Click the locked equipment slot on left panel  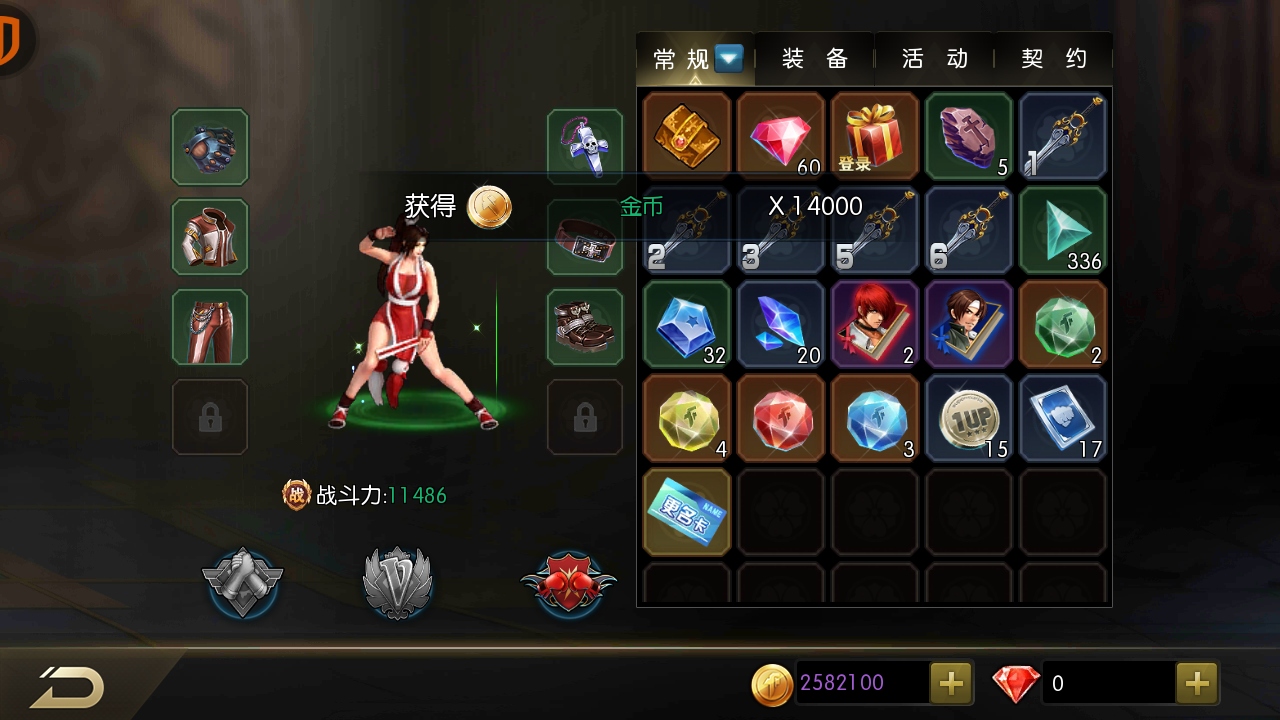tap(210, 418)
